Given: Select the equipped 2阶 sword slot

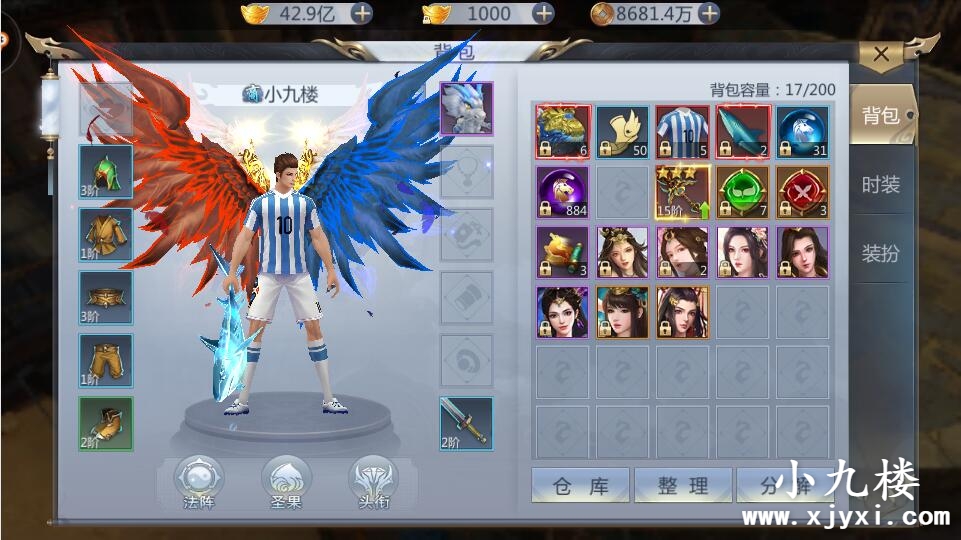Looking at the screenshot, I should click(x=466, y=423).
